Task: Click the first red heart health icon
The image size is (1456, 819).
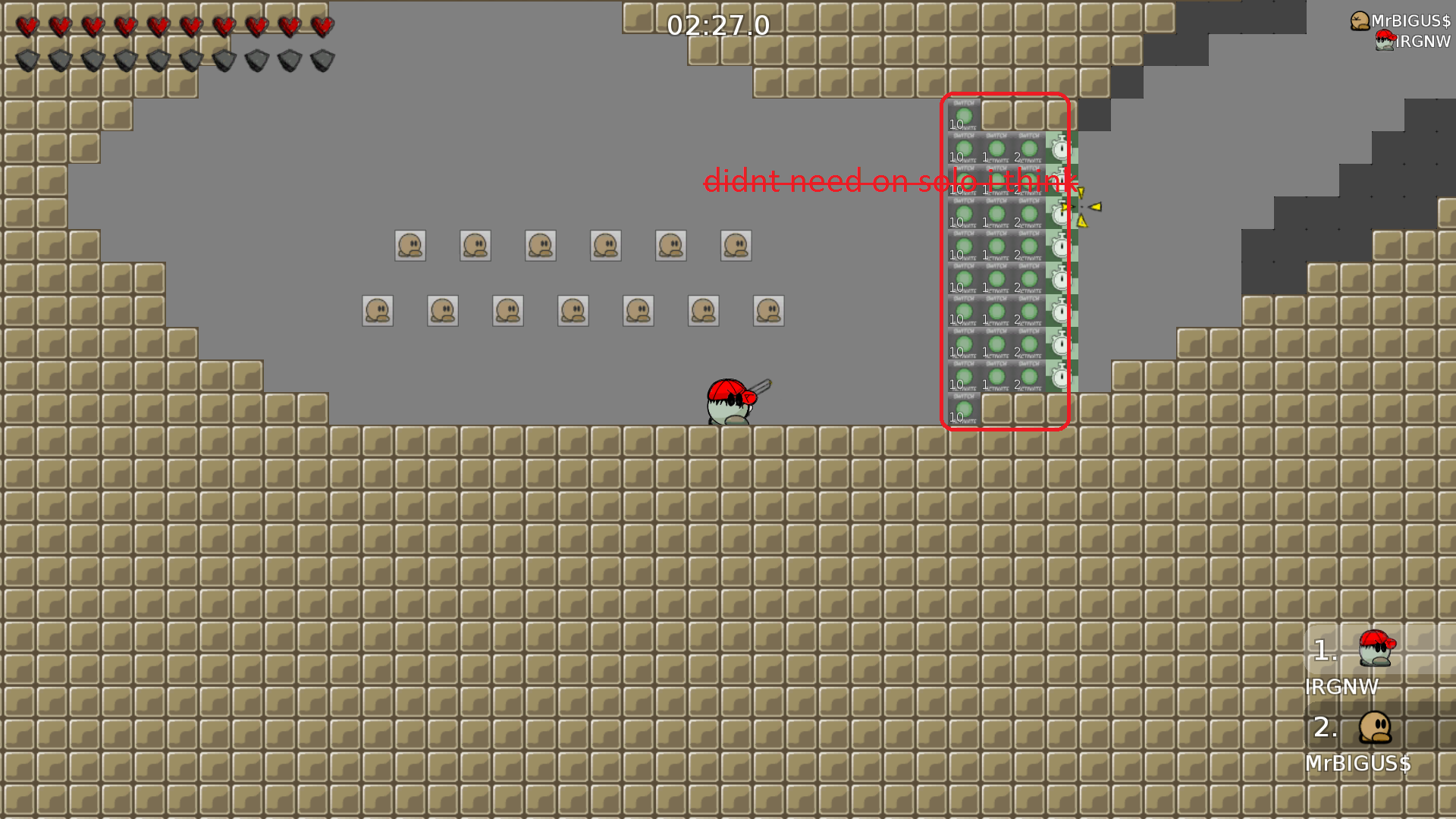Action: click(x=28, y=25)
